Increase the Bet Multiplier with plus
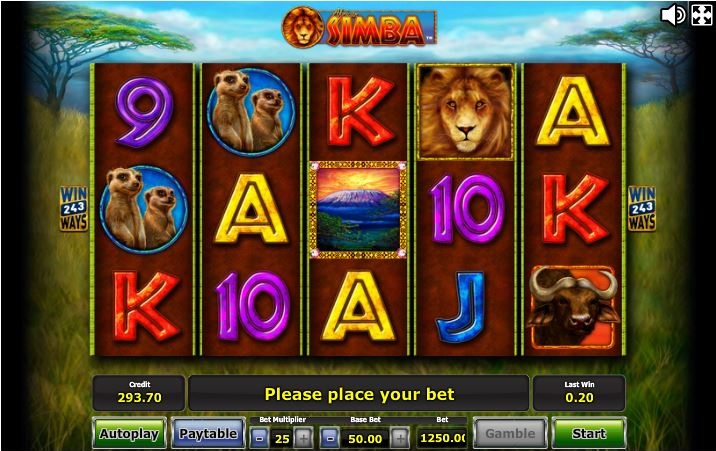Screen dimensions: 716x451 (304, 438)
